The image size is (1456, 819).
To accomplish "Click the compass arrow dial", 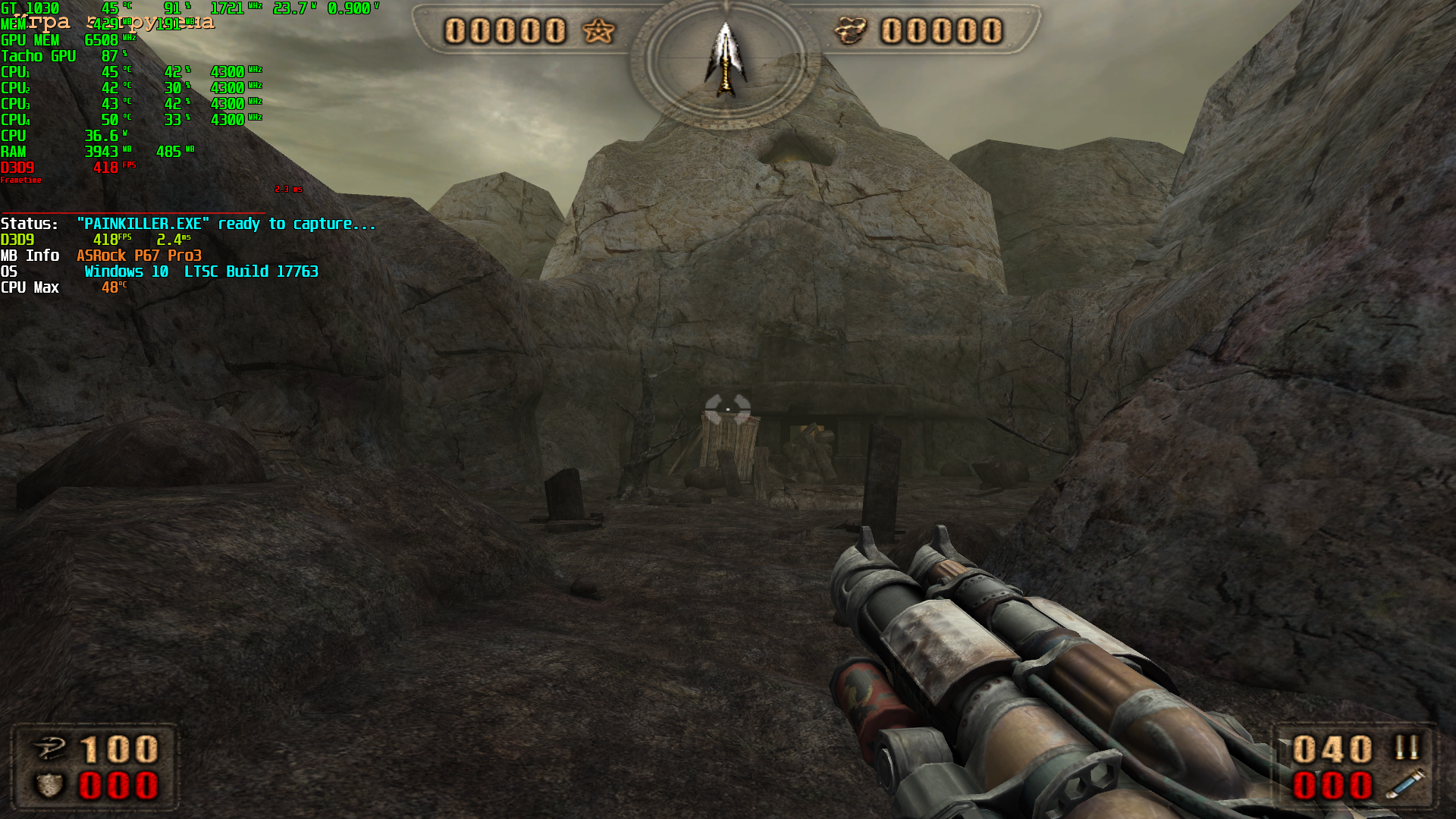I will (726, 61).
